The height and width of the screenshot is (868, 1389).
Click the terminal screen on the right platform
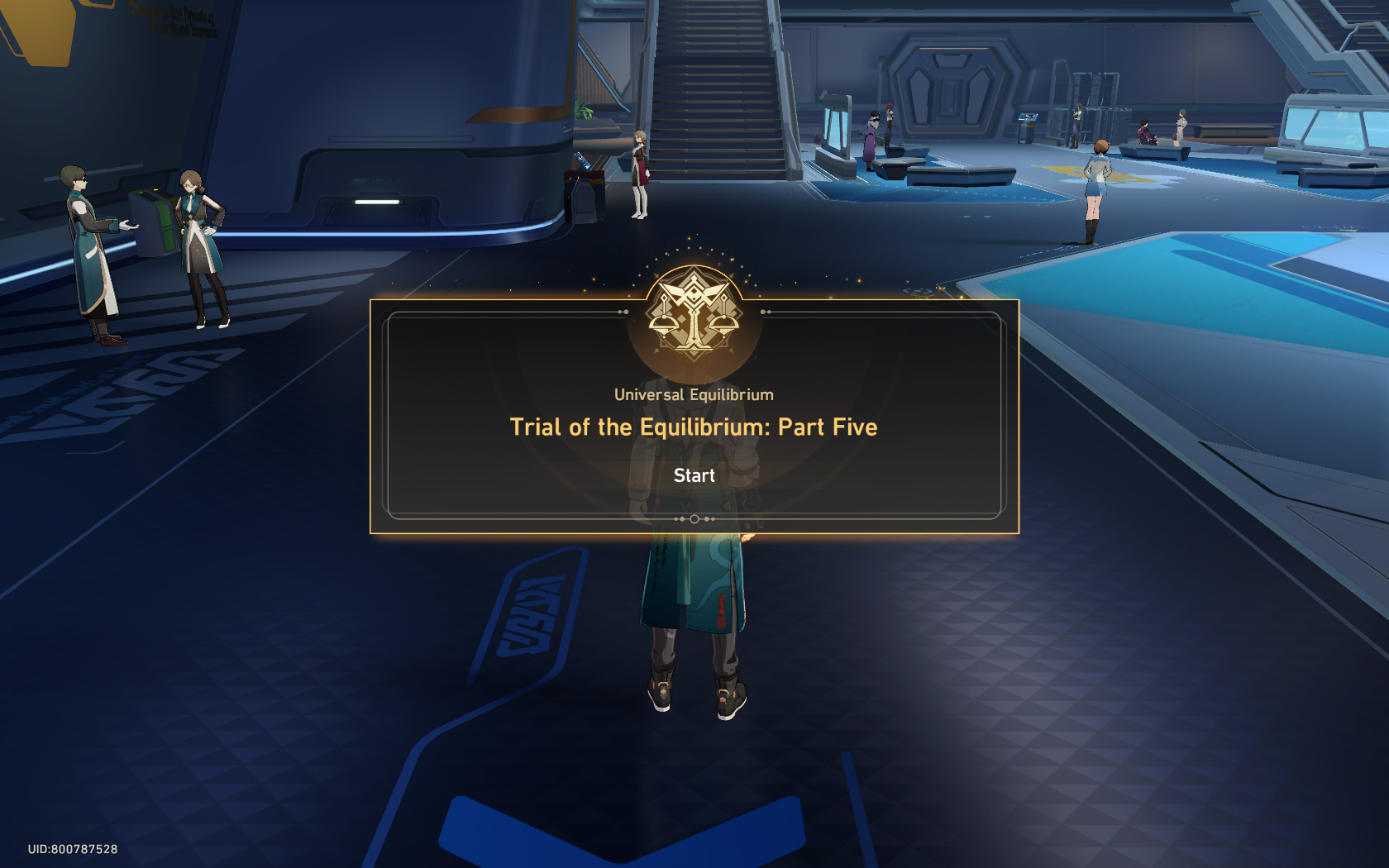tap(1028, 117)
